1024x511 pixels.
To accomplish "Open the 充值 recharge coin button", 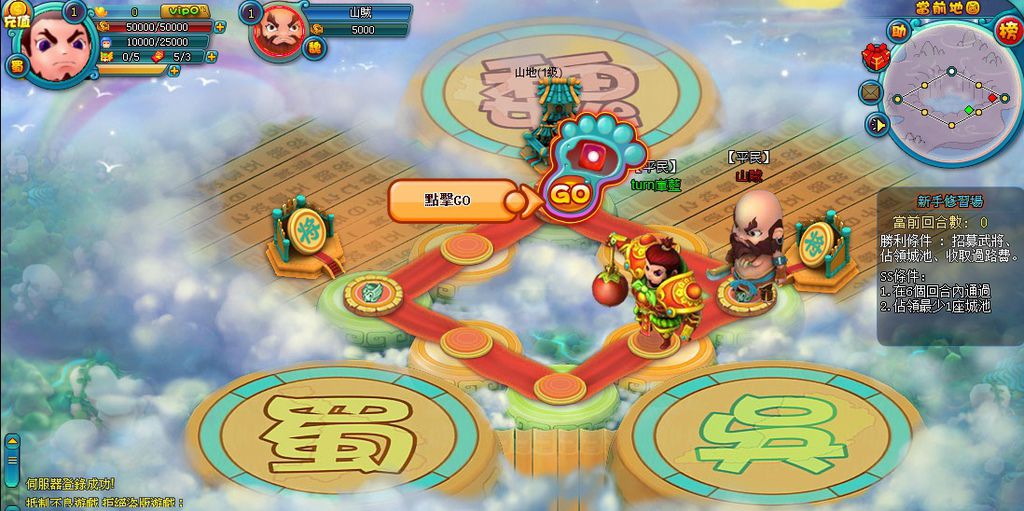I will point(17,17).
